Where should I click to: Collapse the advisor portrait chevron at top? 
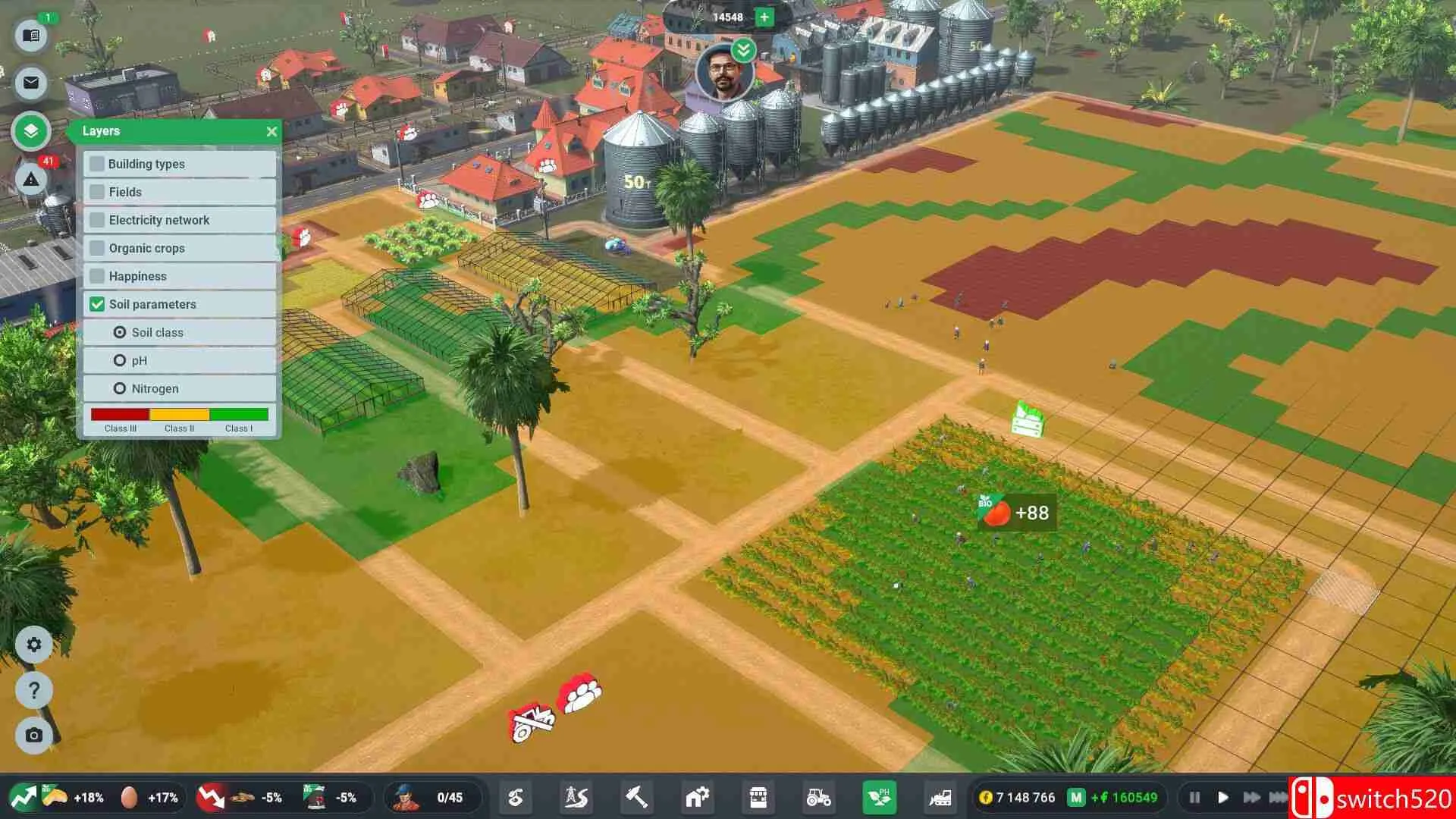744,52
